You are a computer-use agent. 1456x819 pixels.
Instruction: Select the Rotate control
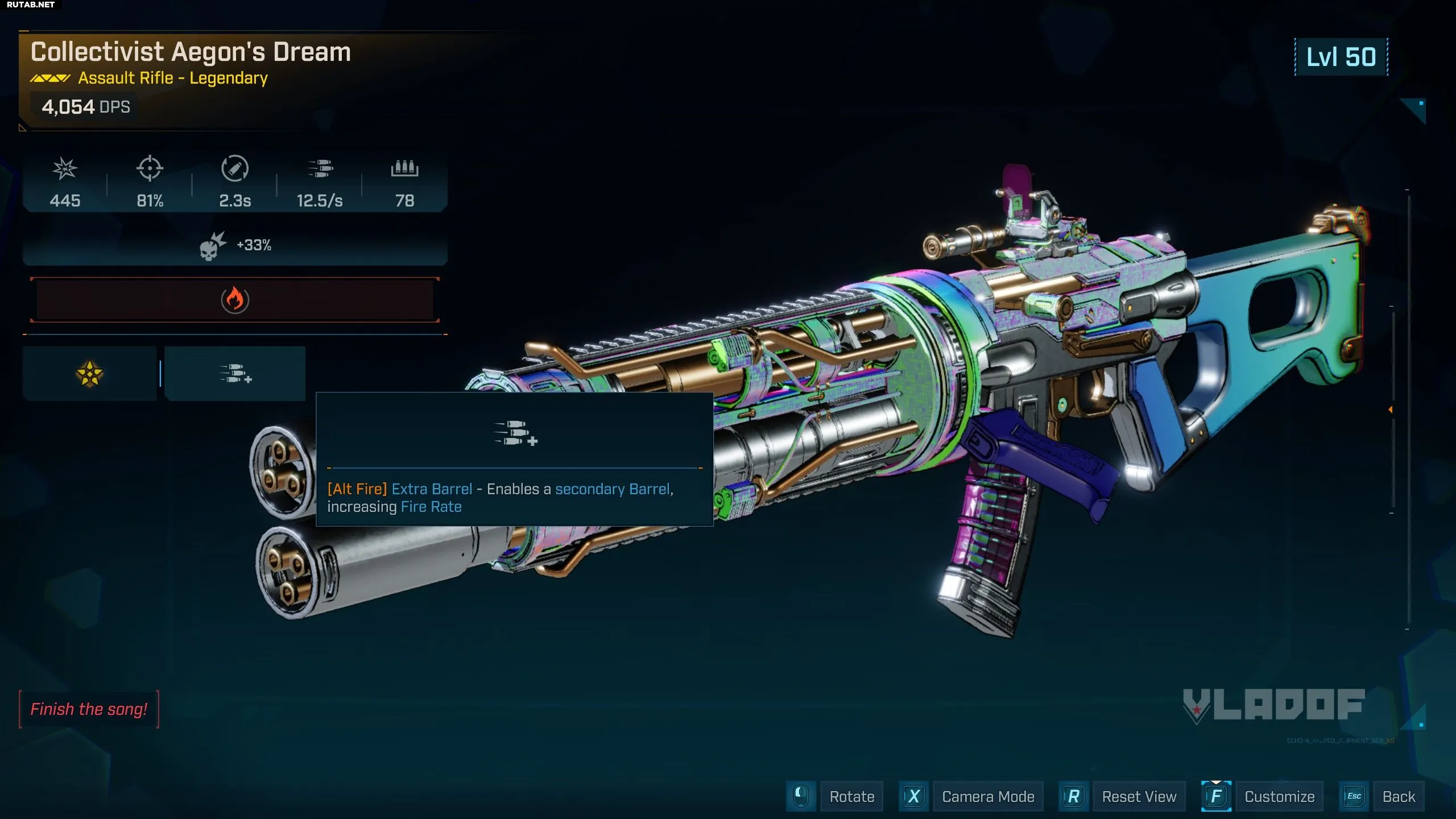[851, 796]
